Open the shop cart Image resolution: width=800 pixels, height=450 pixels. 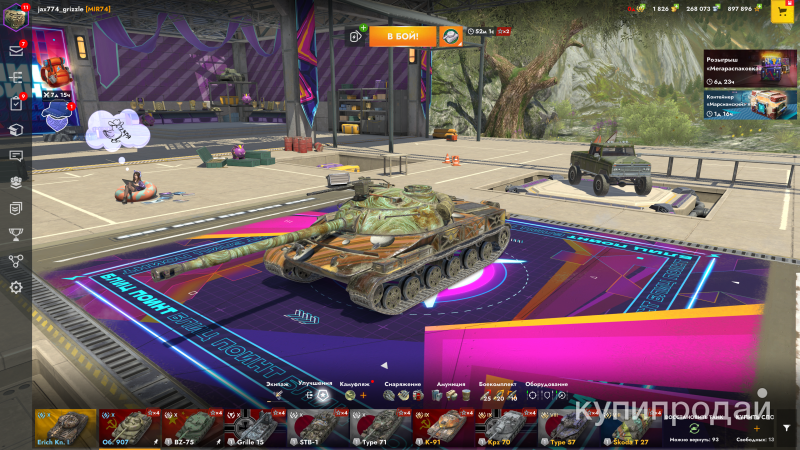pos(780,11)
